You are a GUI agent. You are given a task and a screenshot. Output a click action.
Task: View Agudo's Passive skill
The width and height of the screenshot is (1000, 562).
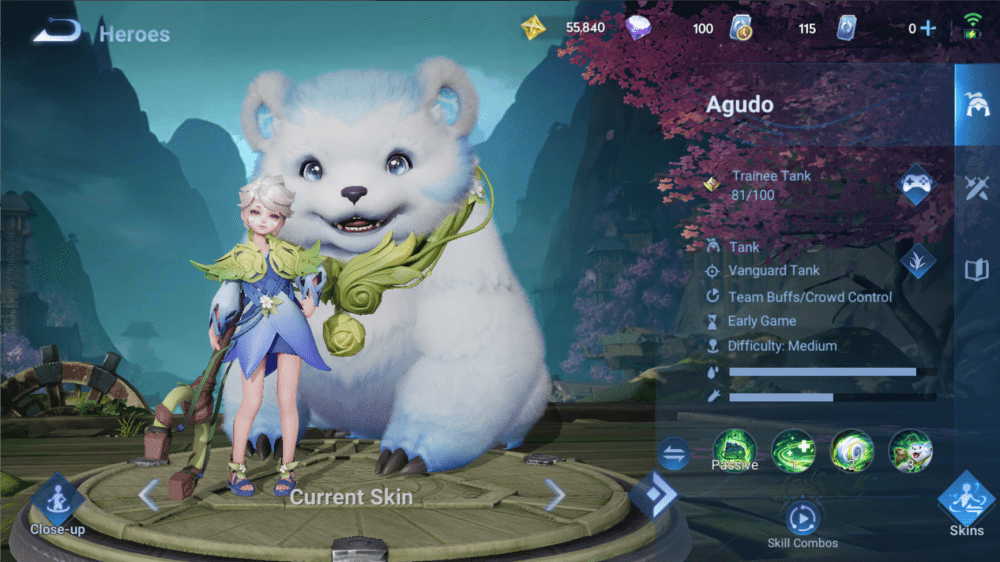click(734, 451)
